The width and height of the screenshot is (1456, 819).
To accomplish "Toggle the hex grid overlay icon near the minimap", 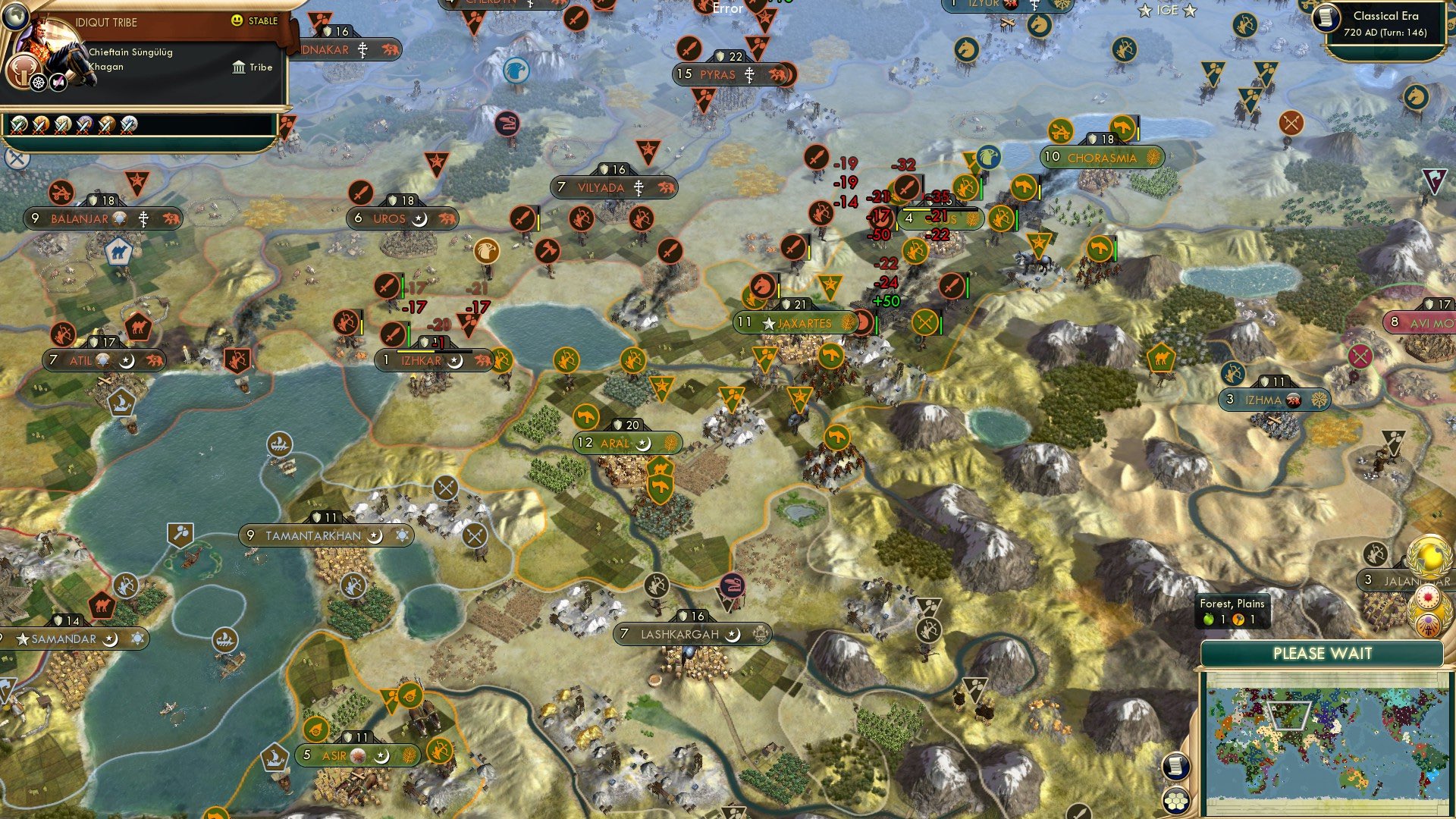I will (1177, 800).
